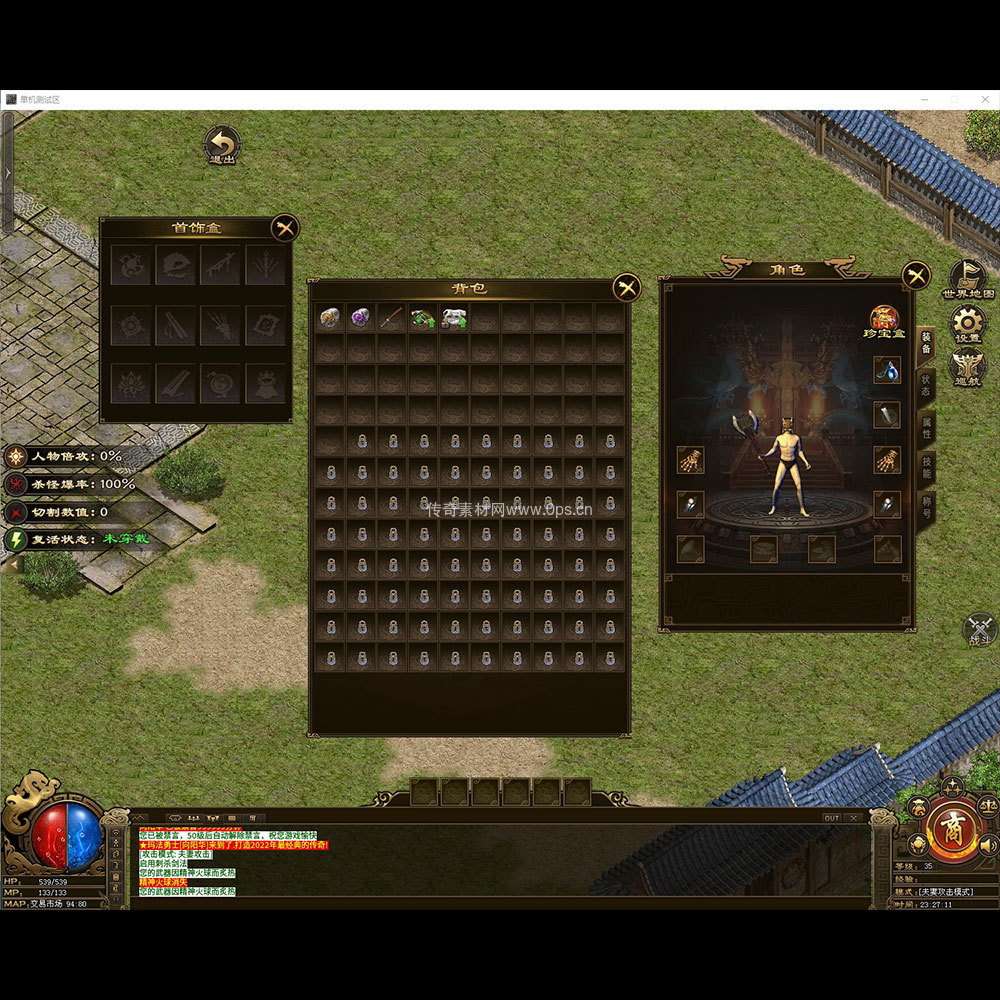Select the 装备 equipment tab
Screen dimensions: 1000x1000
(x=926, y=345)
